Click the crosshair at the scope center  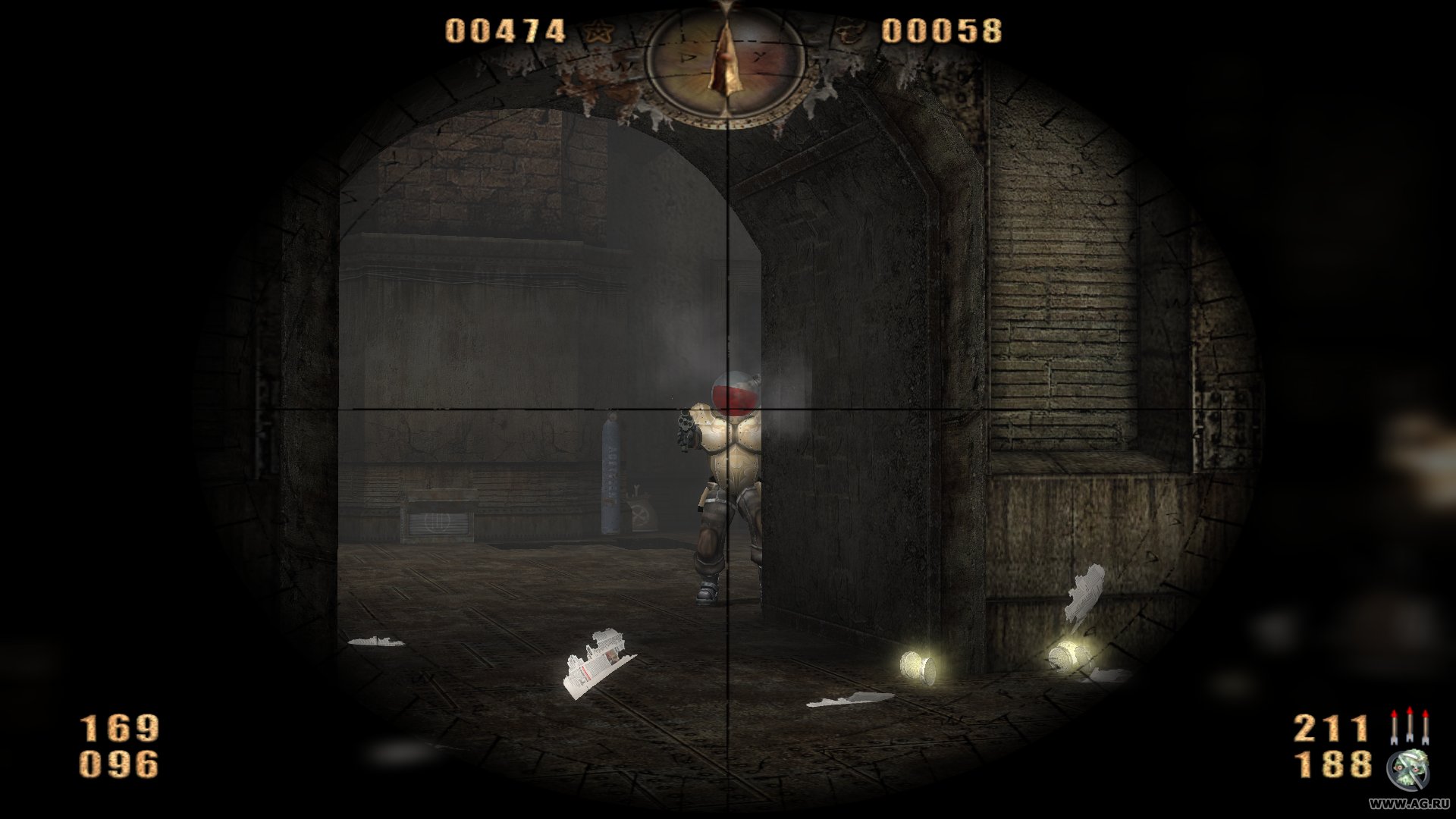click(x=728, y=409)
